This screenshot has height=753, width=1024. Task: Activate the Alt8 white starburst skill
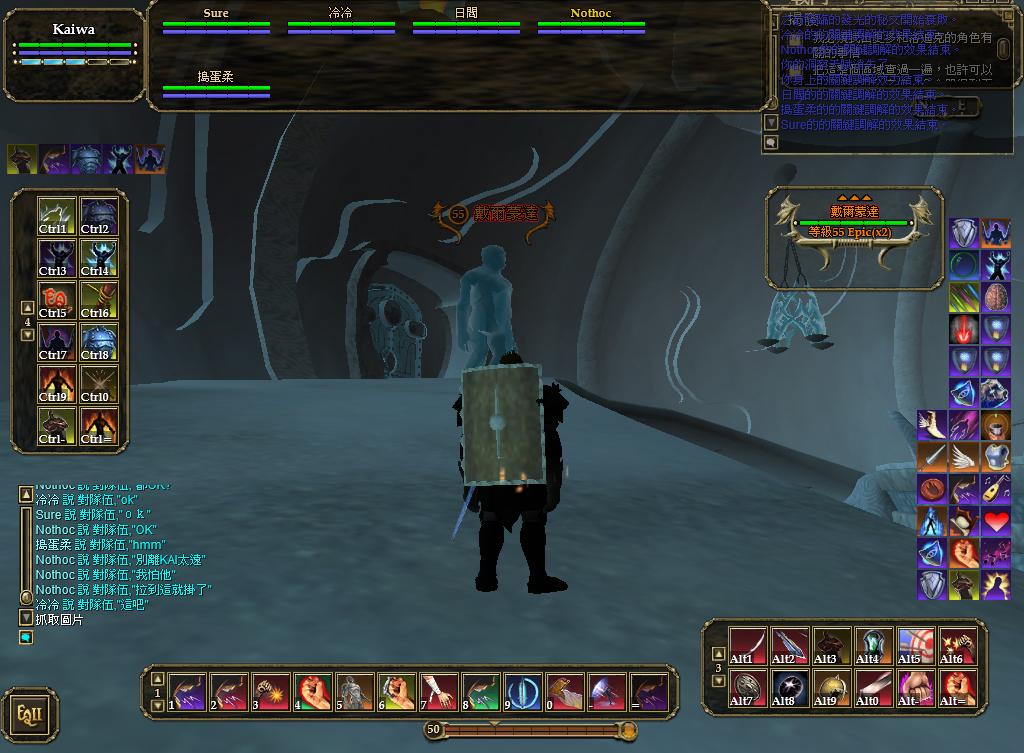[789, 688]
